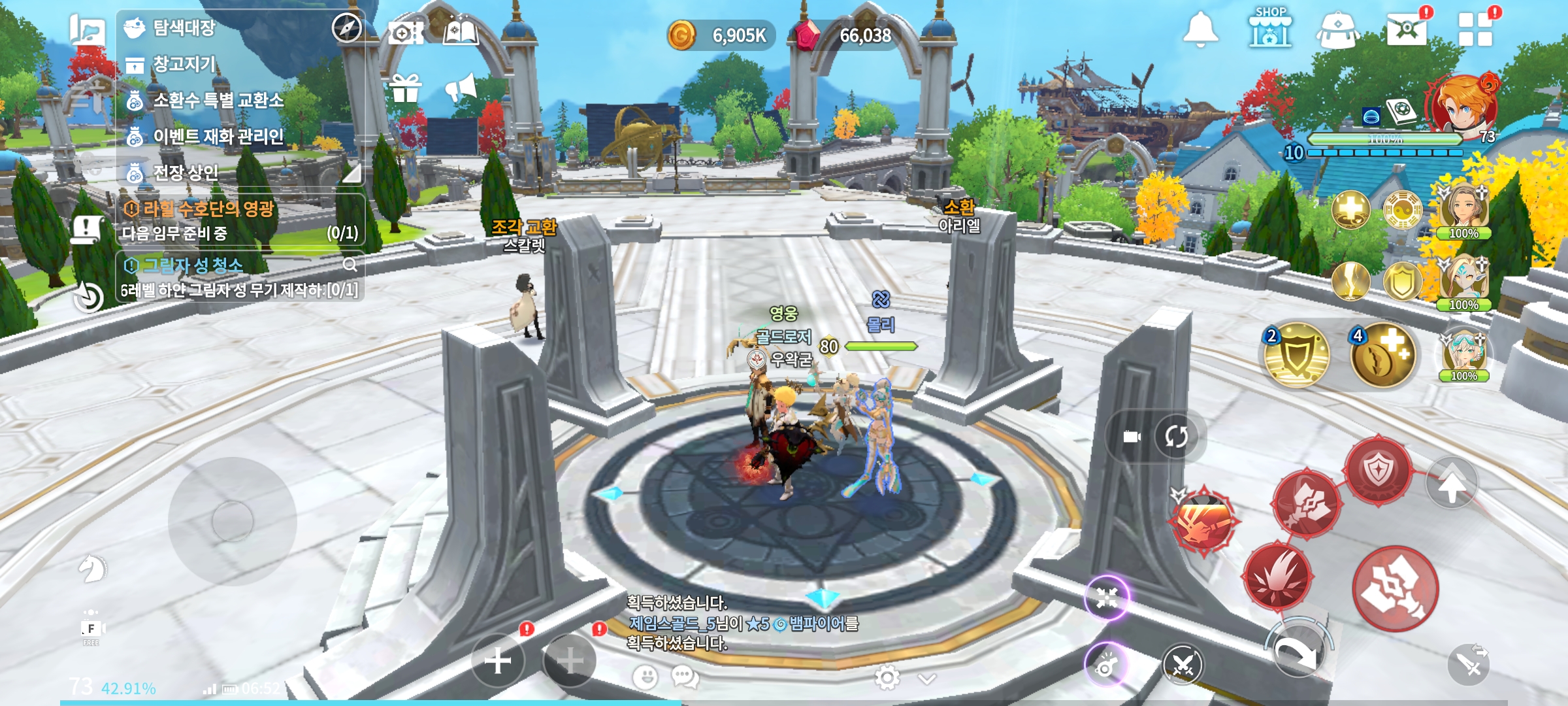1568x706 pixels.
Task: Open the megaphone announcements icon
Action: [x=461, y=88]
